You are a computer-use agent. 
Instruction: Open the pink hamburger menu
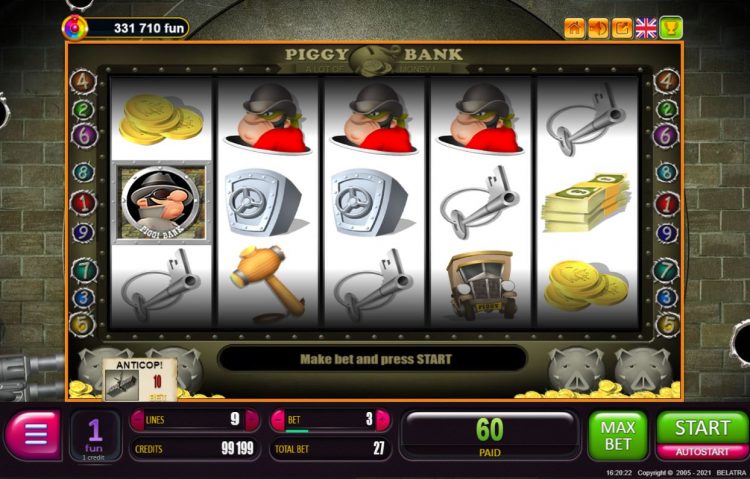pyautogui.click(x=35, y=435)
